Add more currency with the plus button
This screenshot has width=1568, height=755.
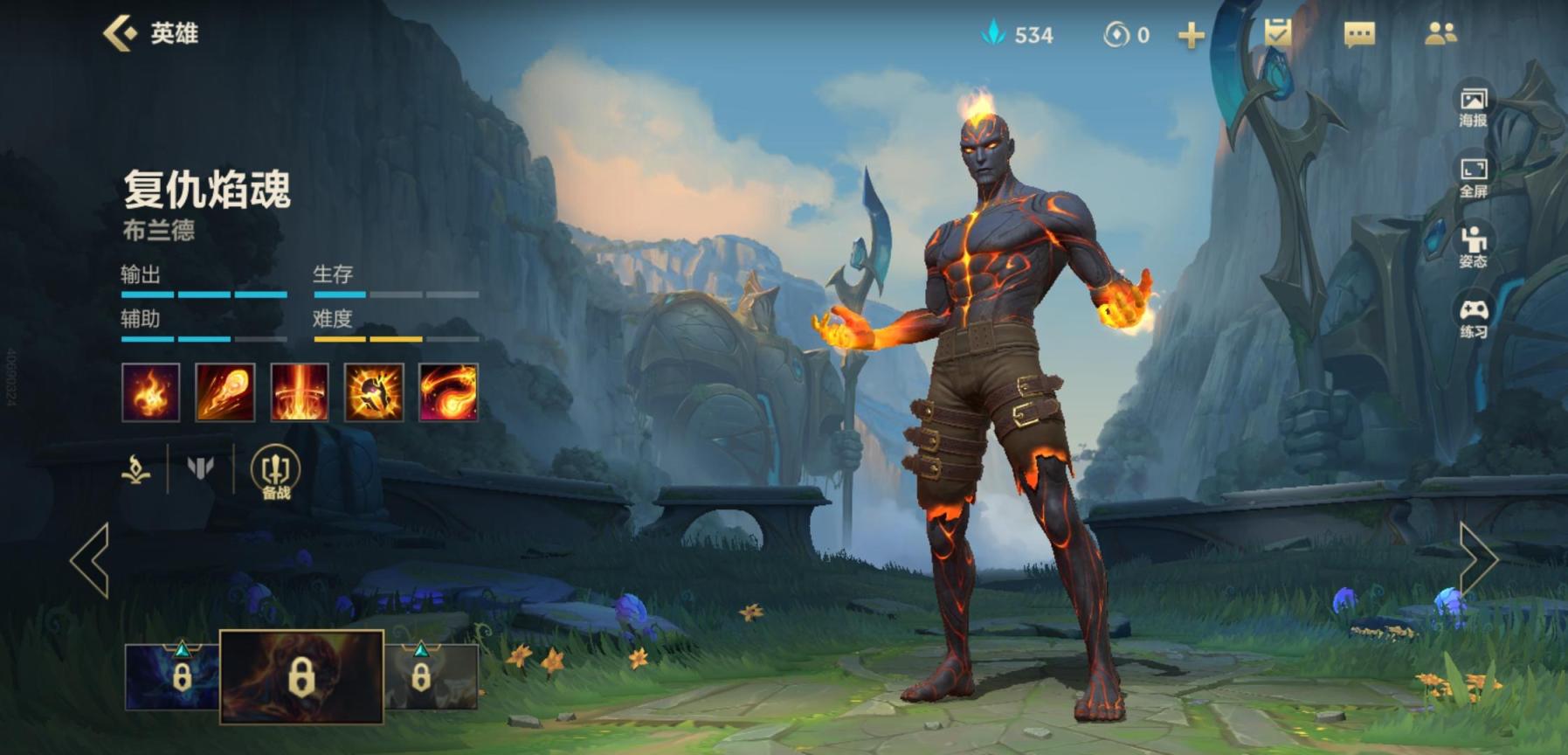pos(1191,35)
